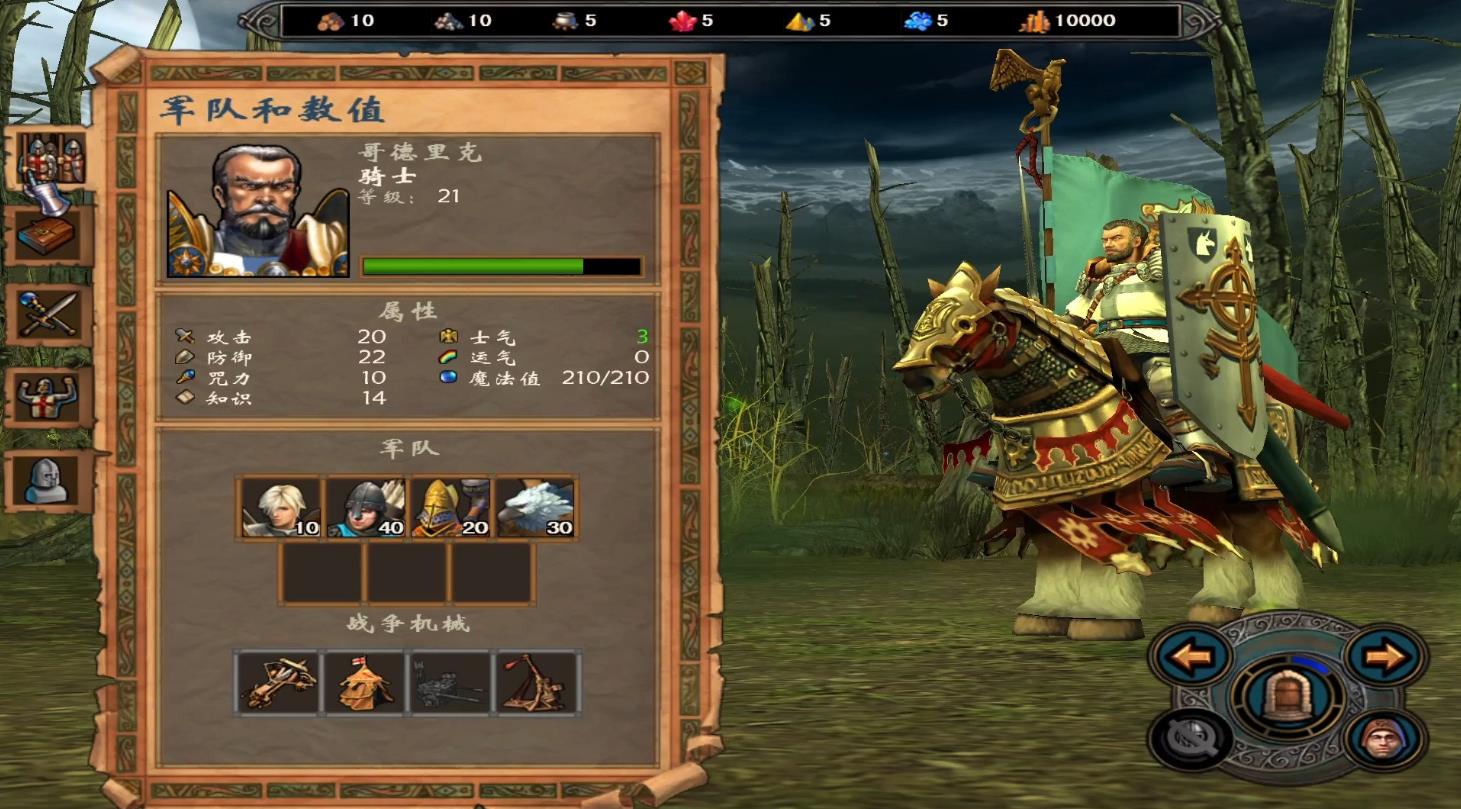Open the hero's spellbook from the sidebar
The width and height of the screenshot is (1461, 809).
click(45, 233)
